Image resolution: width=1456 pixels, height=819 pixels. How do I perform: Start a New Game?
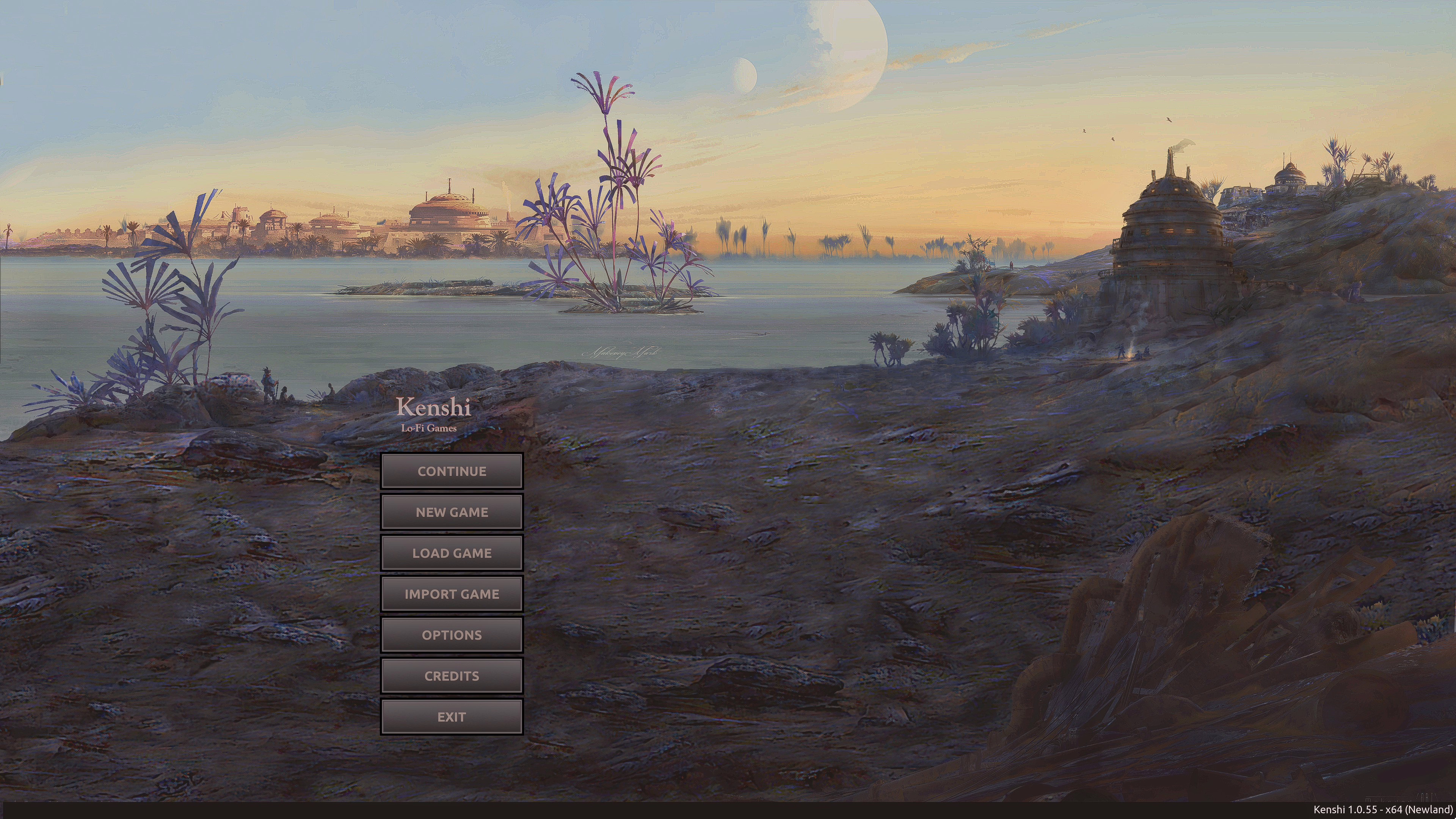pos(452,512)
